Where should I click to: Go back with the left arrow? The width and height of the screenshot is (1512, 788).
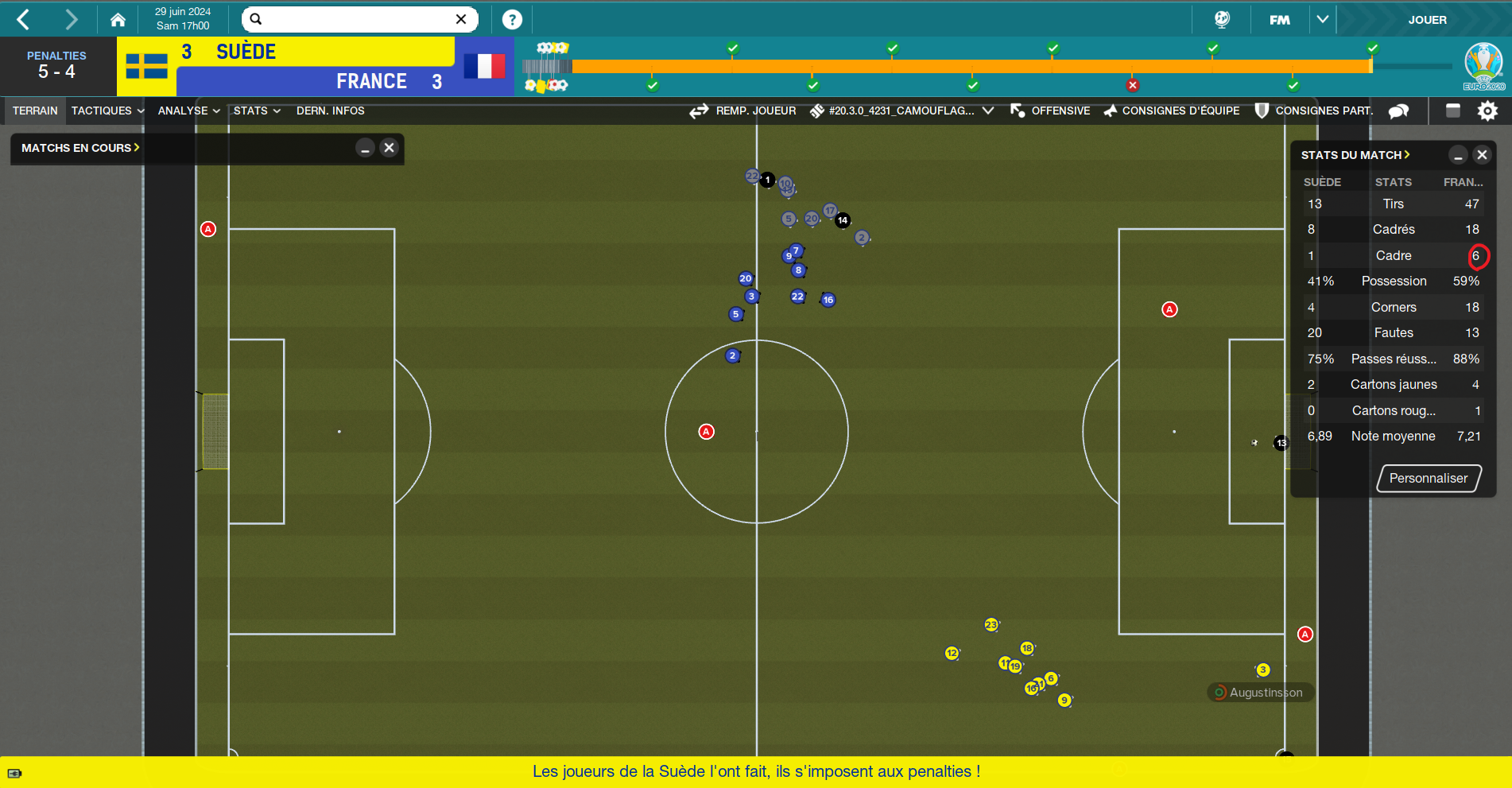point(24,19)
